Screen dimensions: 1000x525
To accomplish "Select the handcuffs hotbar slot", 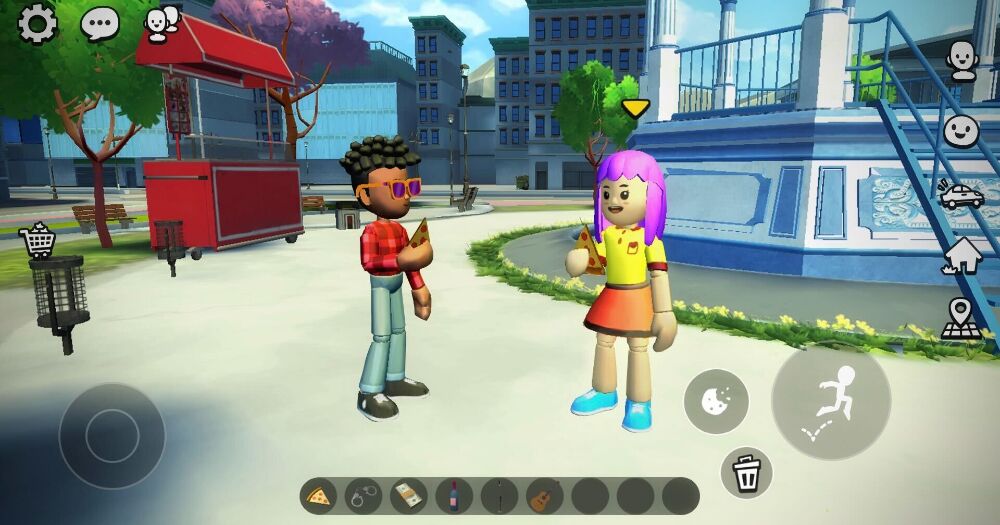I will (364, 495).
